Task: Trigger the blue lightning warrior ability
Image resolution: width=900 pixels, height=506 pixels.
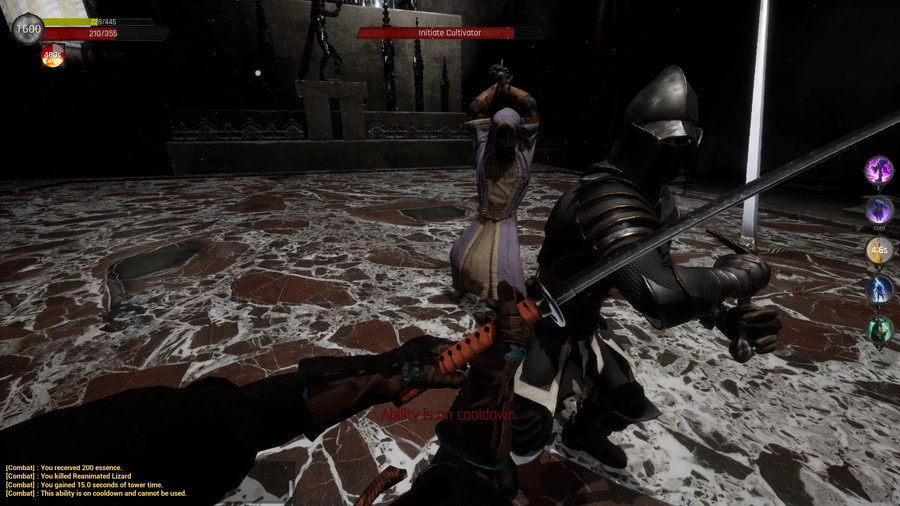Action: (879, 290)
